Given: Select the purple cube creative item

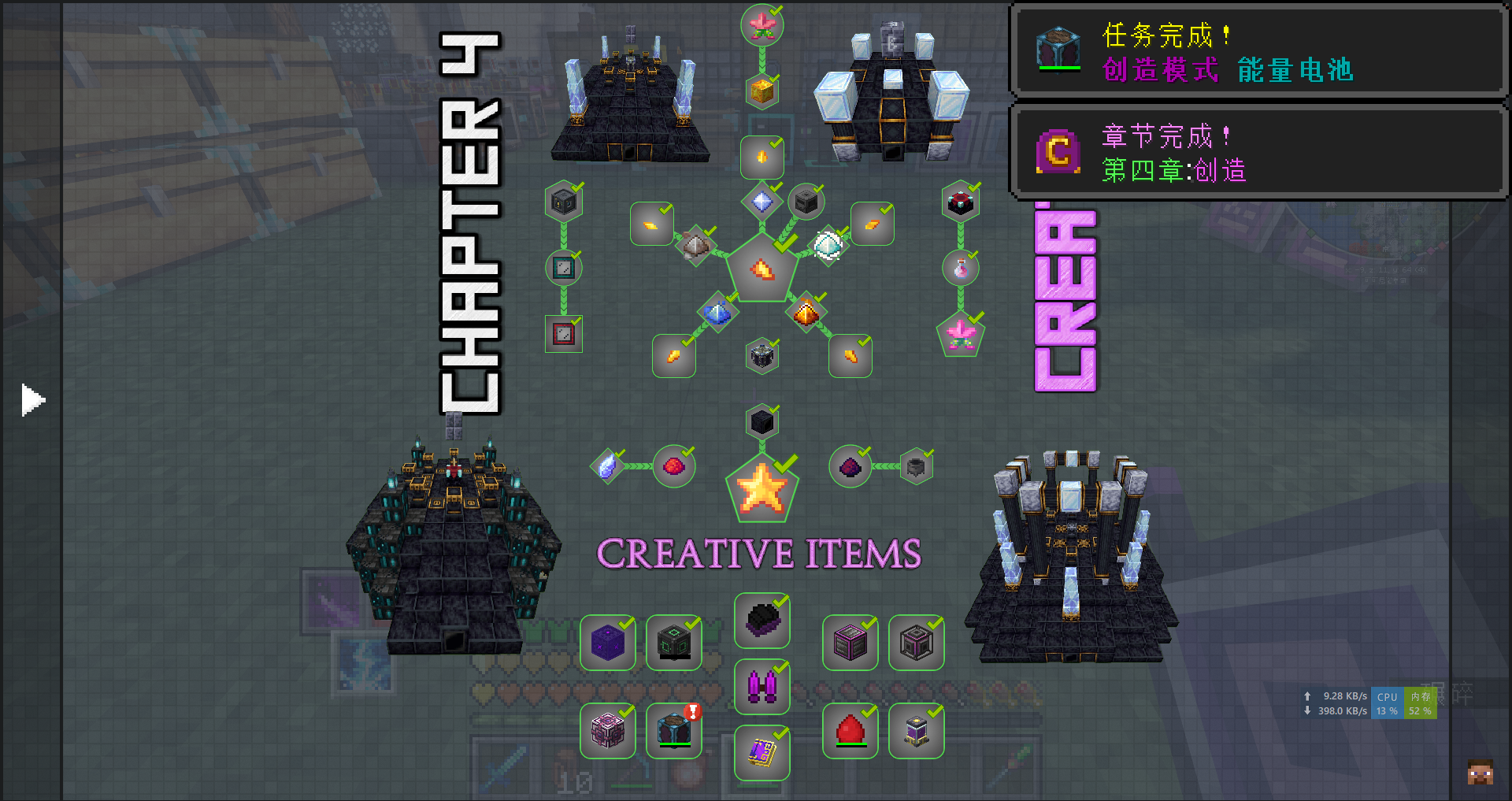Looking at the screenshot, I should 608,643.
